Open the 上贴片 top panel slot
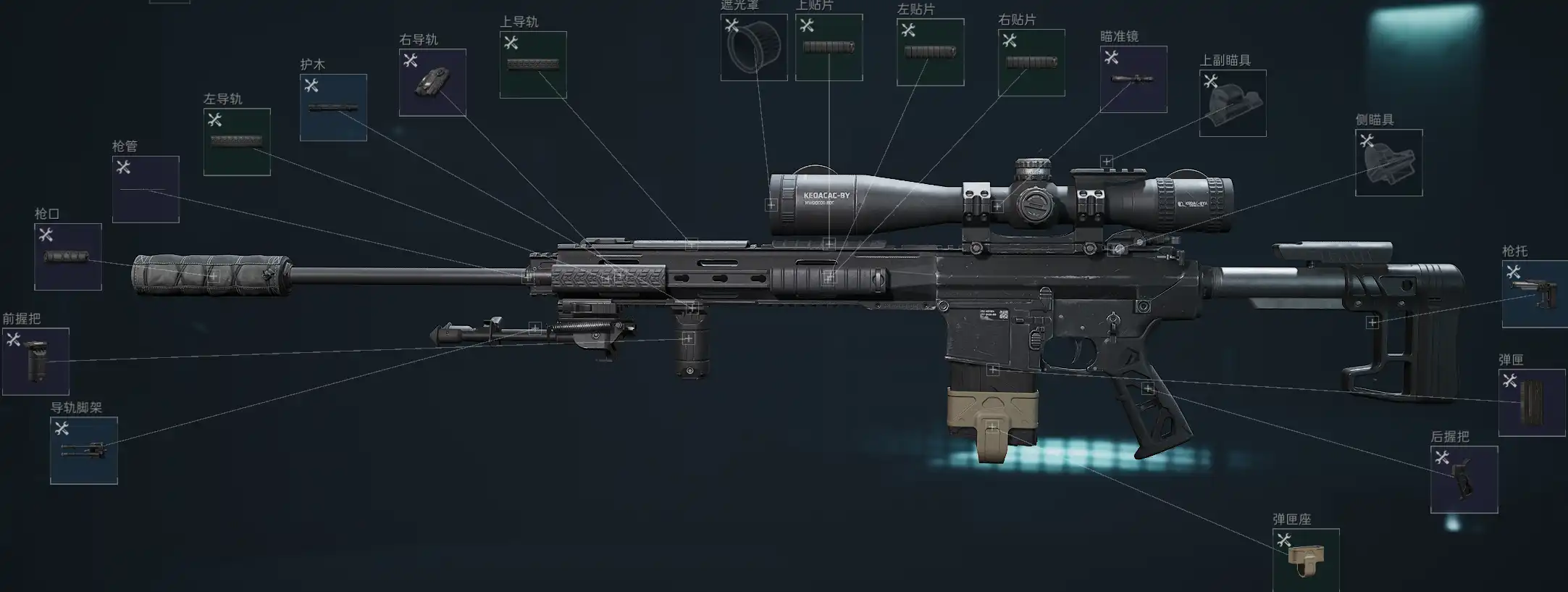This screenshot has height=592, width=1568. coord(829,47)
